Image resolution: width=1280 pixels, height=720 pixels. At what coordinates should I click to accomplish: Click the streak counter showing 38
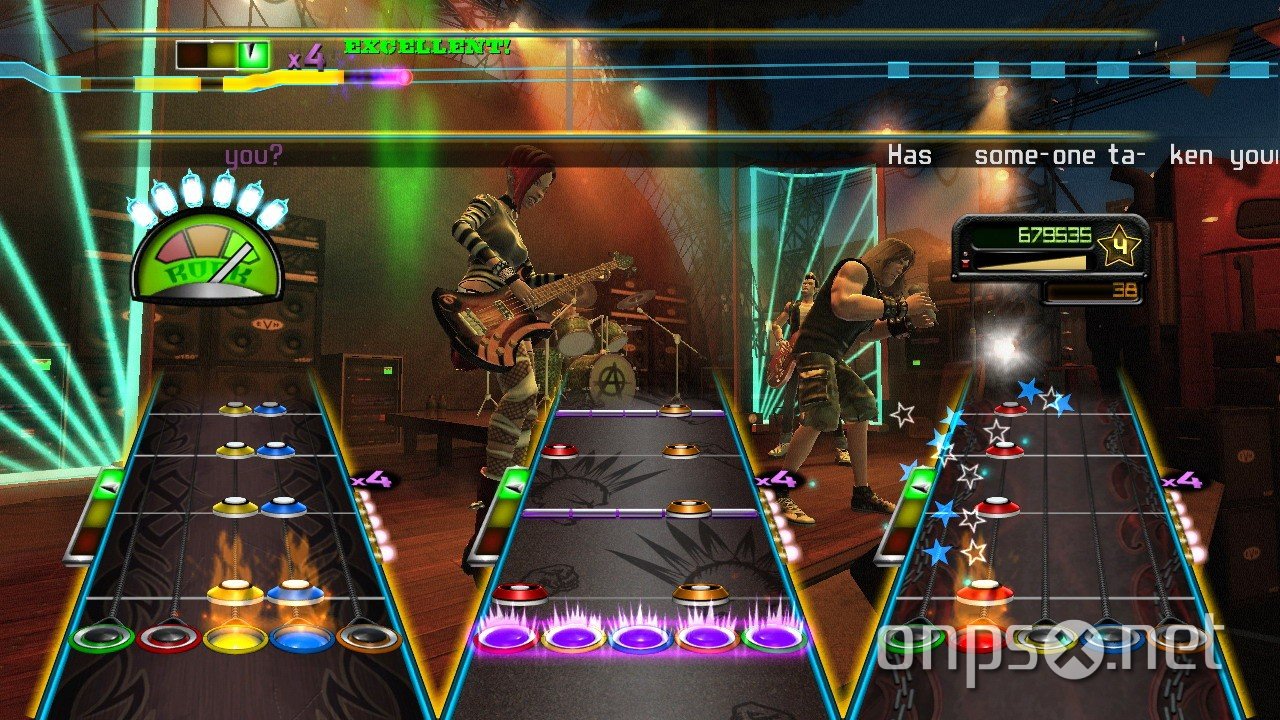point(1125,292)
